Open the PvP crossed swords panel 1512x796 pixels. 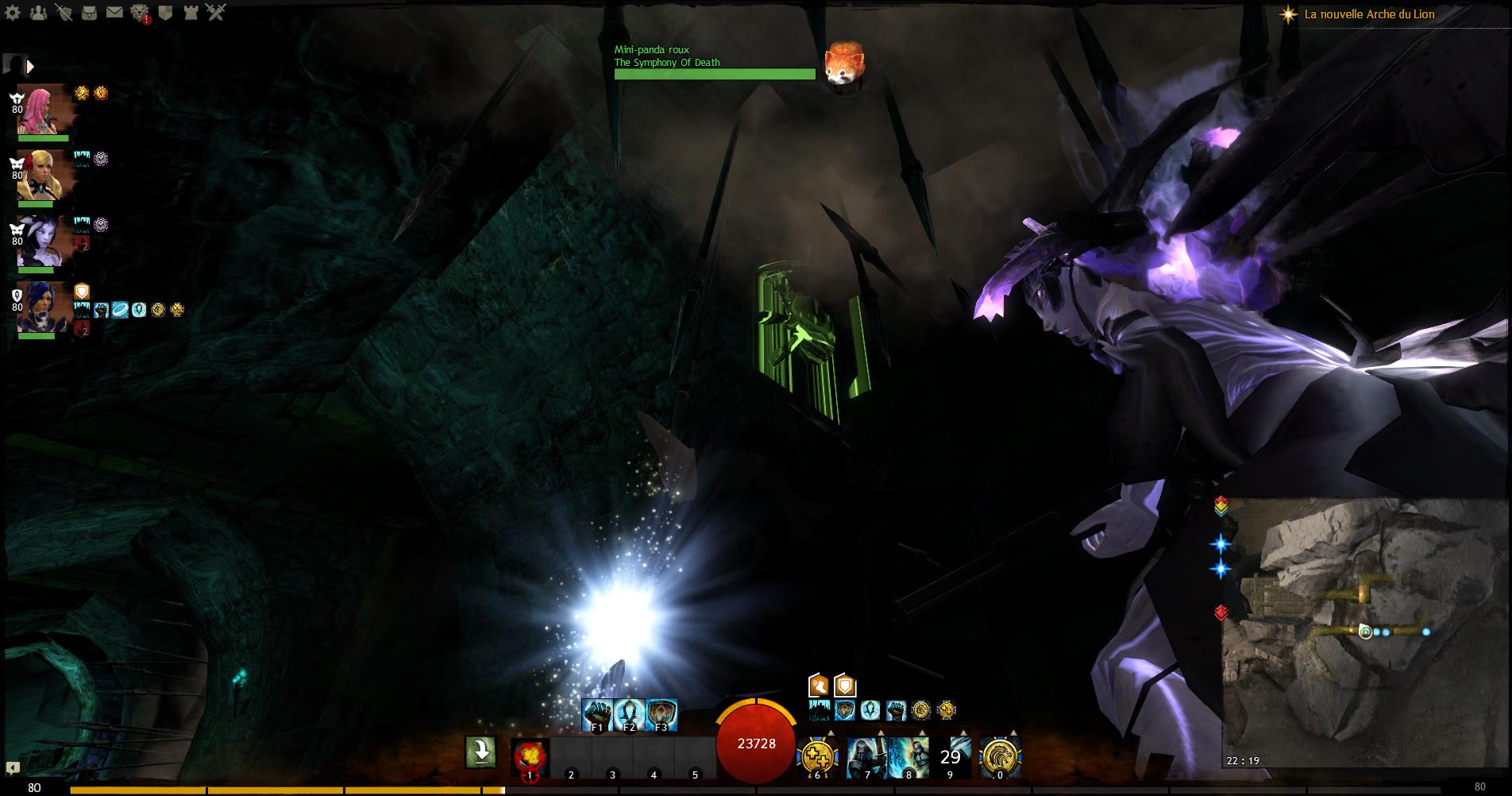pyautogui.click(x=215, y=13)
